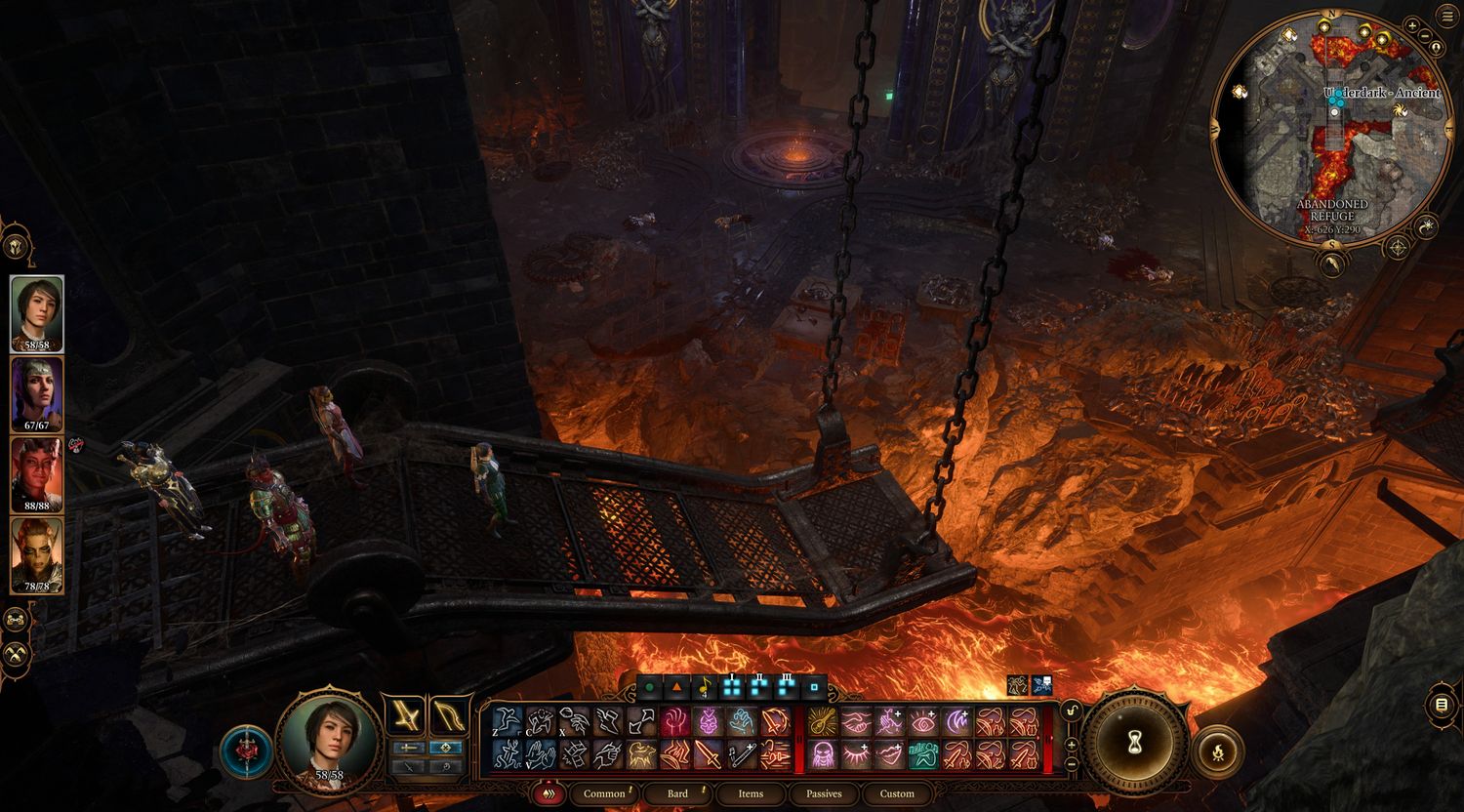Show the Passives hotbar tab
Image resolution: width=1464 pixels, height=812 pixels.
pos(824,793)
